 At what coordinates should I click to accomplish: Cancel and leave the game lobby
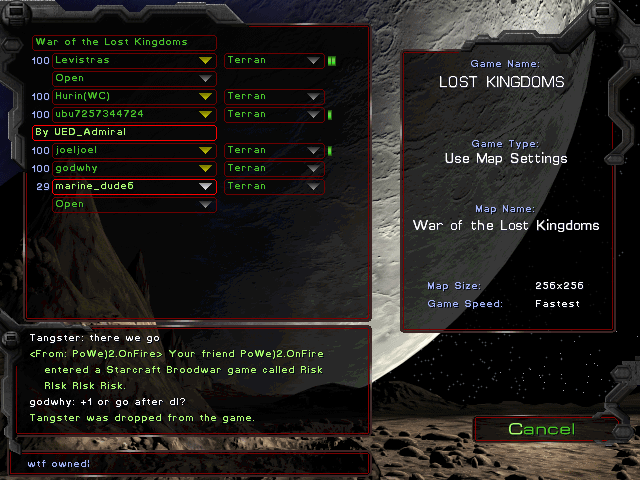(x=541, y=429)
